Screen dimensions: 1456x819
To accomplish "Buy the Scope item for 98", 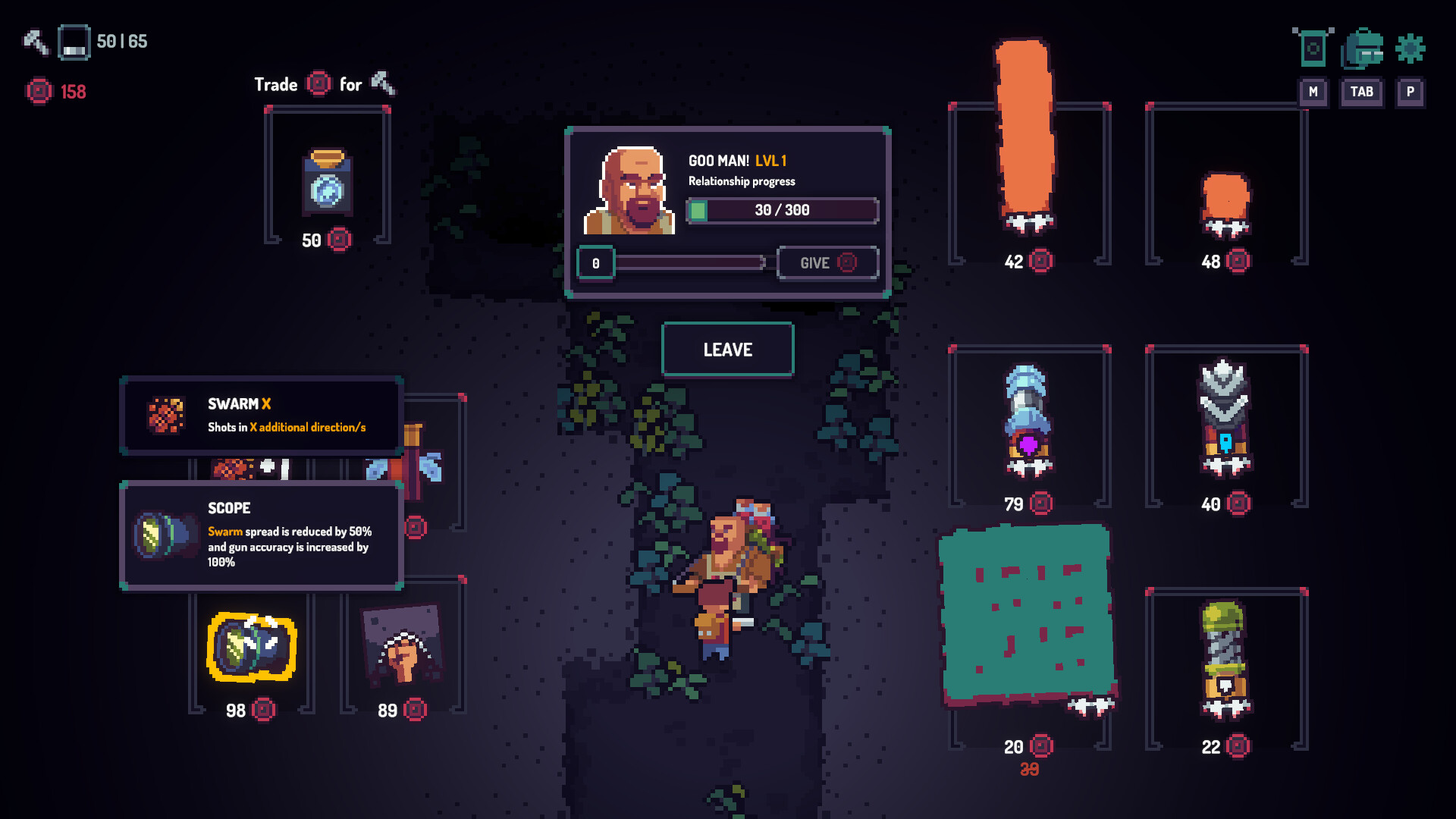I will pos(251,648).
